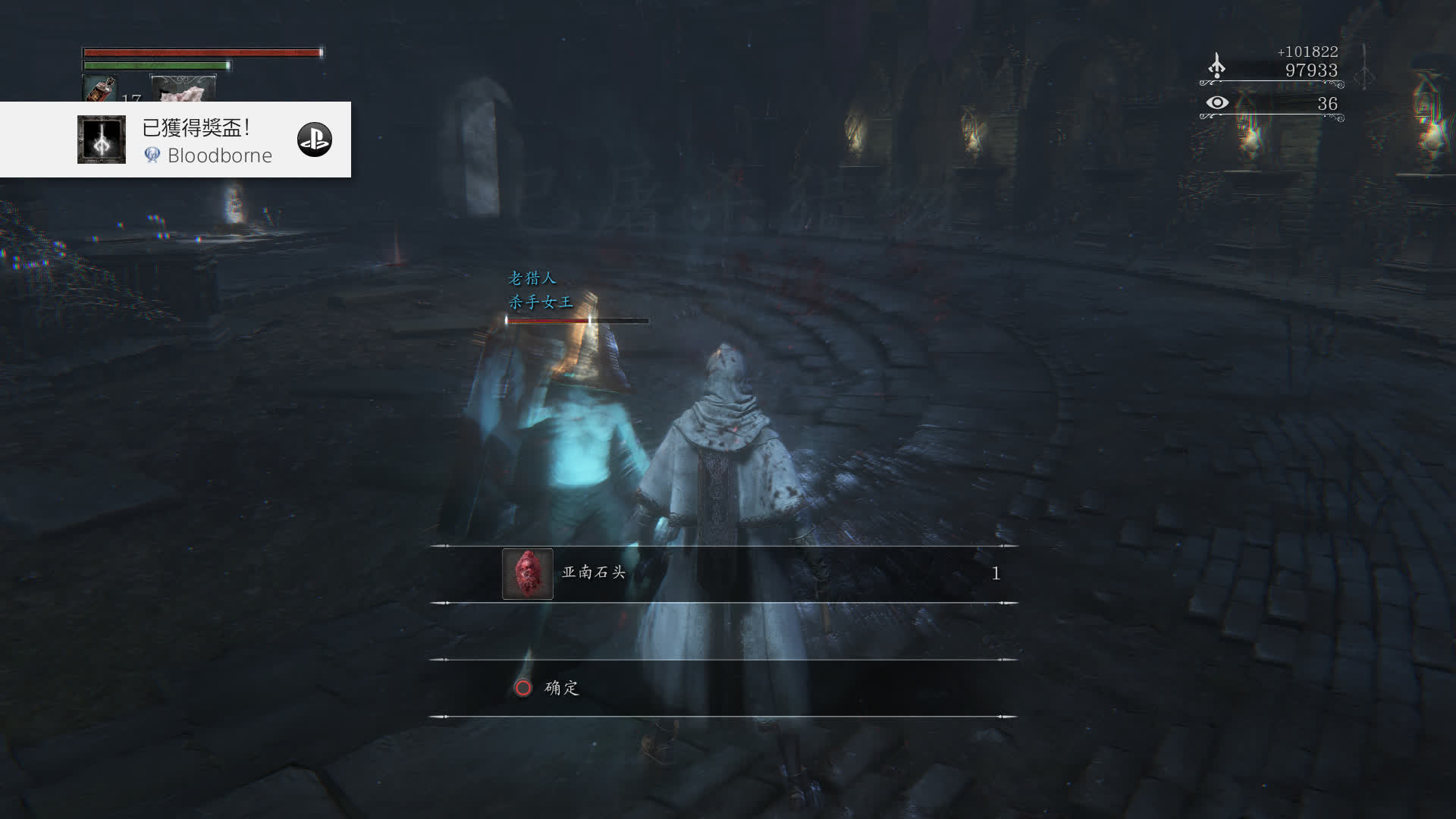Expand the 老猎人 cooperator name tag

pyautogui.click(x=531, y=278)
